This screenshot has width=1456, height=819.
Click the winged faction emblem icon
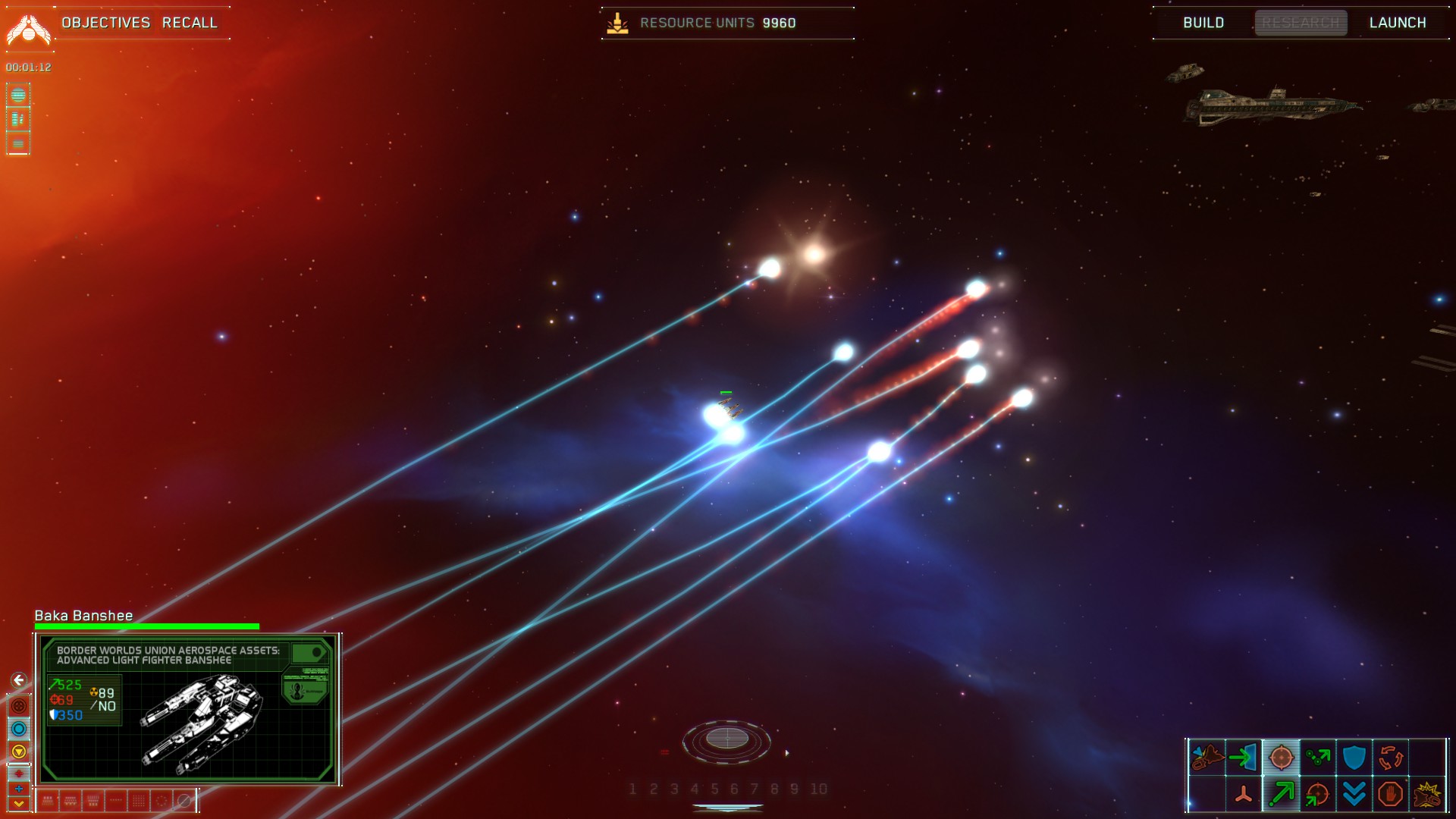coord(28,29)
